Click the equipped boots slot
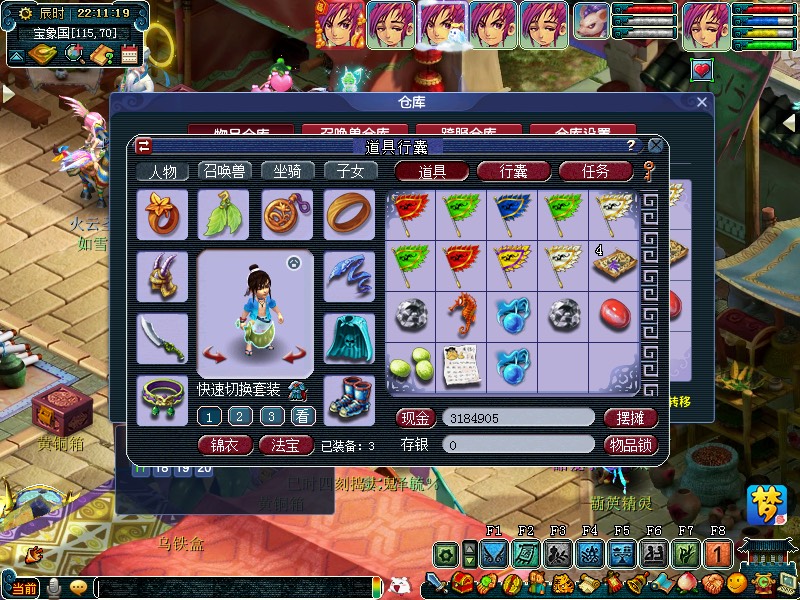 (x=349, y=397)
